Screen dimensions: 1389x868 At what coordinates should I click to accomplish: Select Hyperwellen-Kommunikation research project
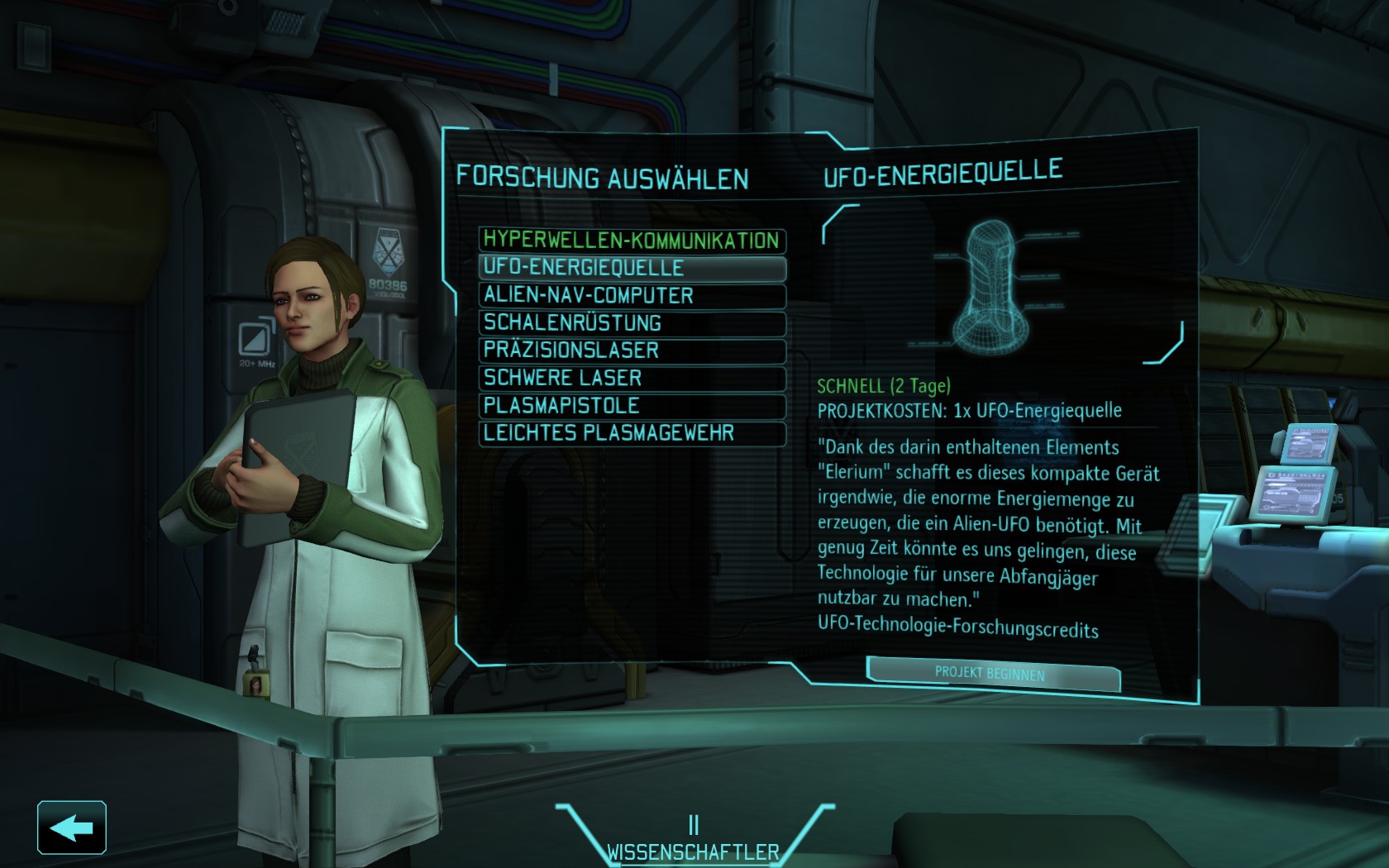tap(632, 241)
